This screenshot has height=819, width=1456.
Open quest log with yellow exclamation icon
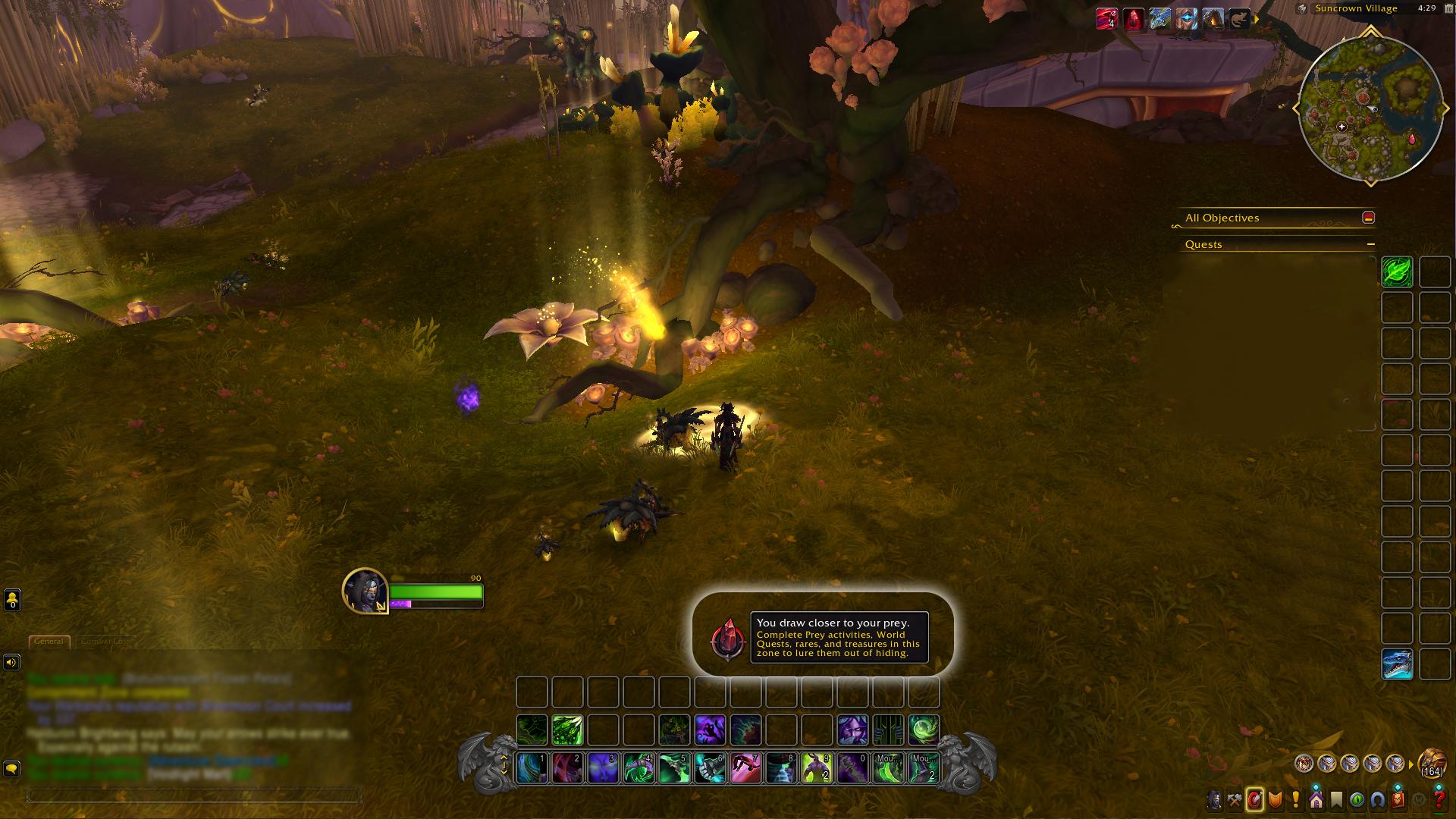coord(1296,799)
